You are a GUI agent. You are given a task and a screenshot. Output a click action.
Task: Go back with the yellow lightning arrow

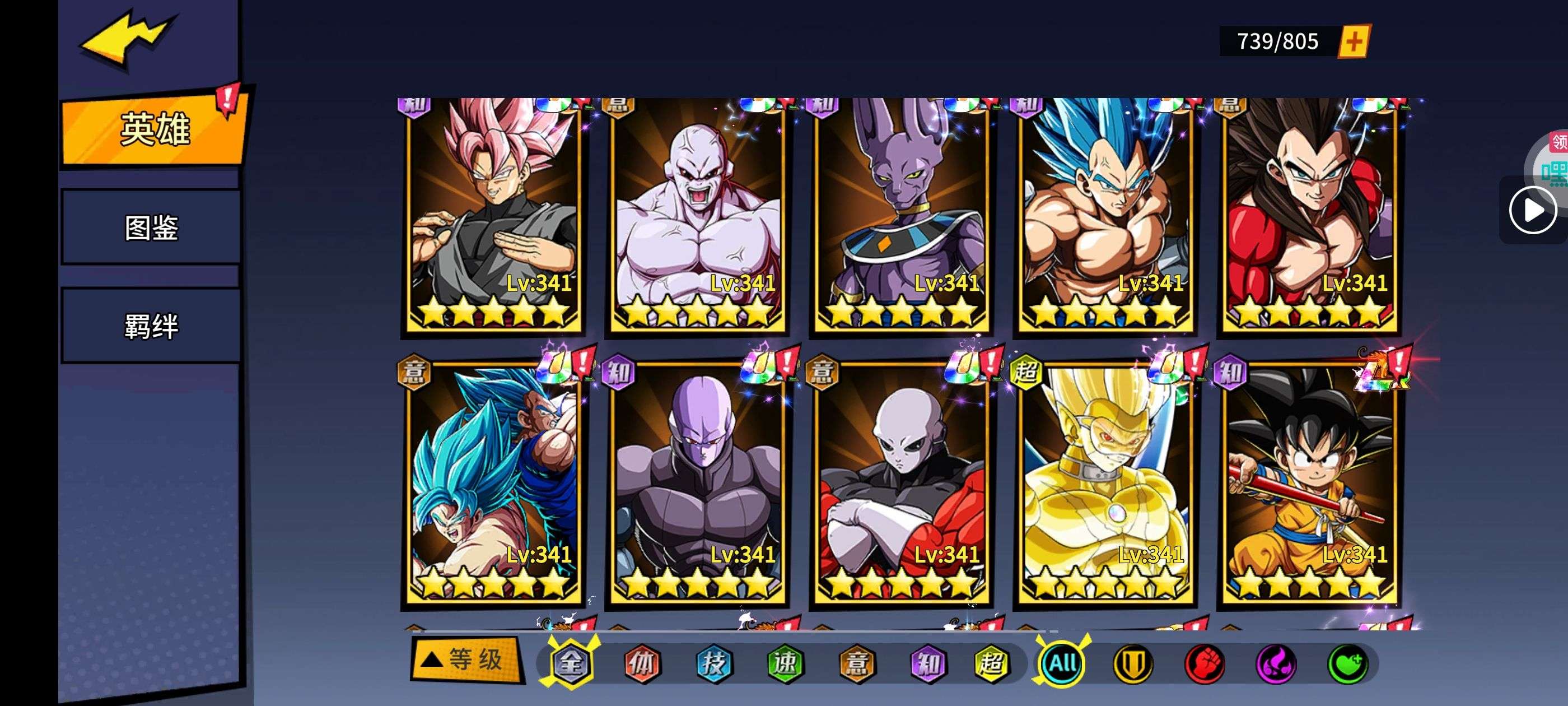tap(127, 38)
